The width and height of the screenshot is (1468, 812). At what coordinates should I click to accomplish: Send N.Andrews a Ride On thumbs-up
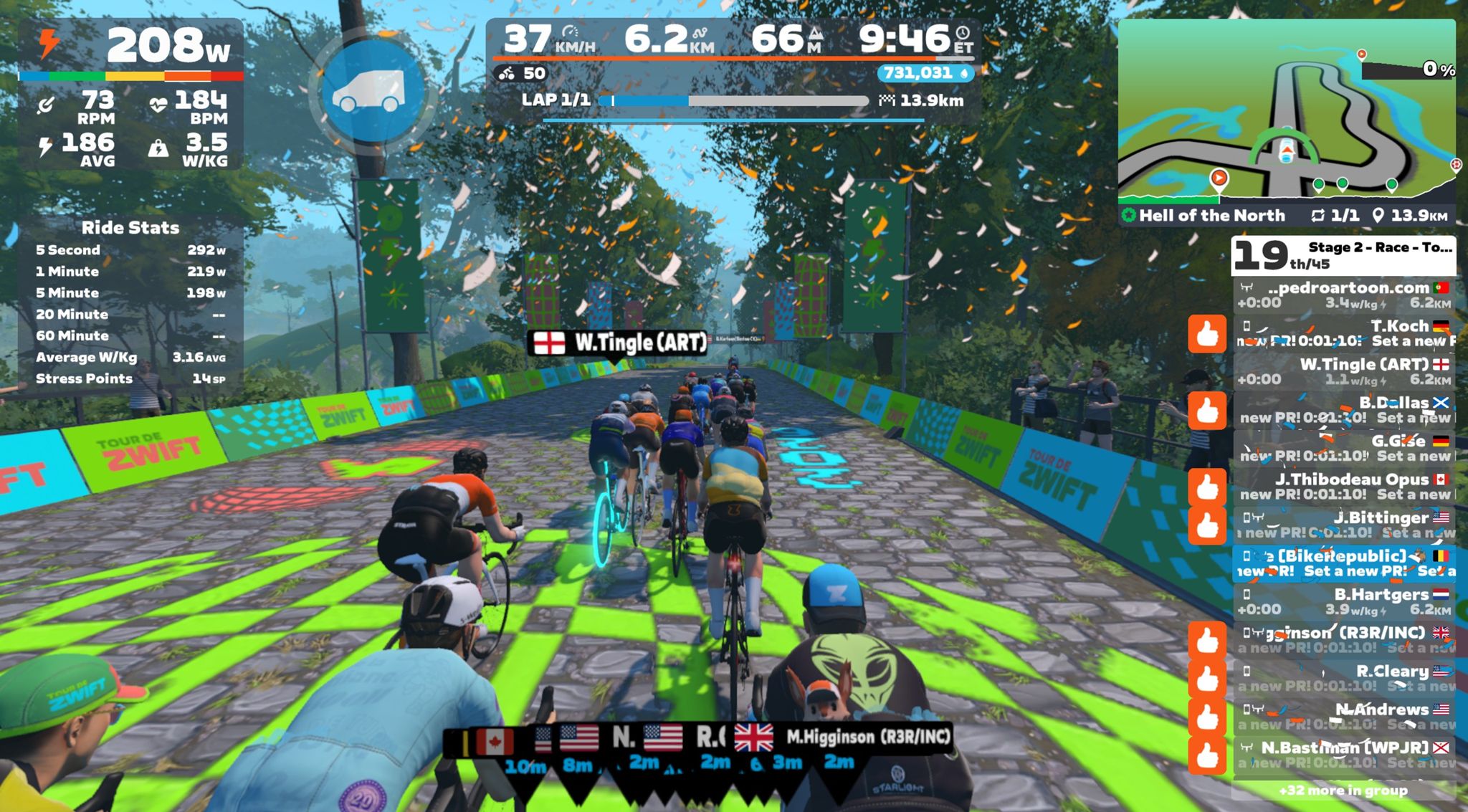[1207, 717]
